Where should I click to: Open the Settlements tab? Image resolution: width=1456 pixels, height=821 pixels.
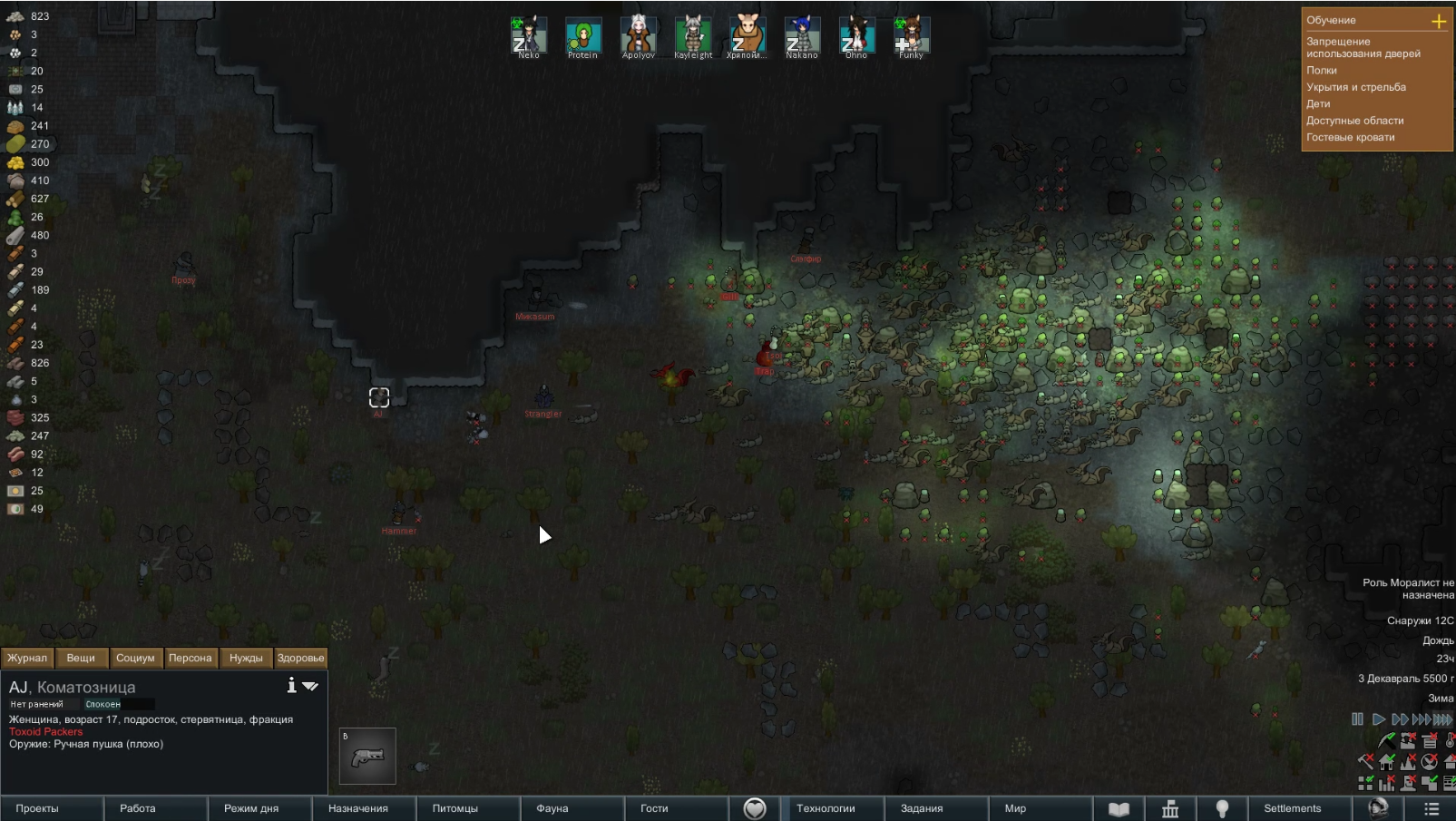point(1292,808)
